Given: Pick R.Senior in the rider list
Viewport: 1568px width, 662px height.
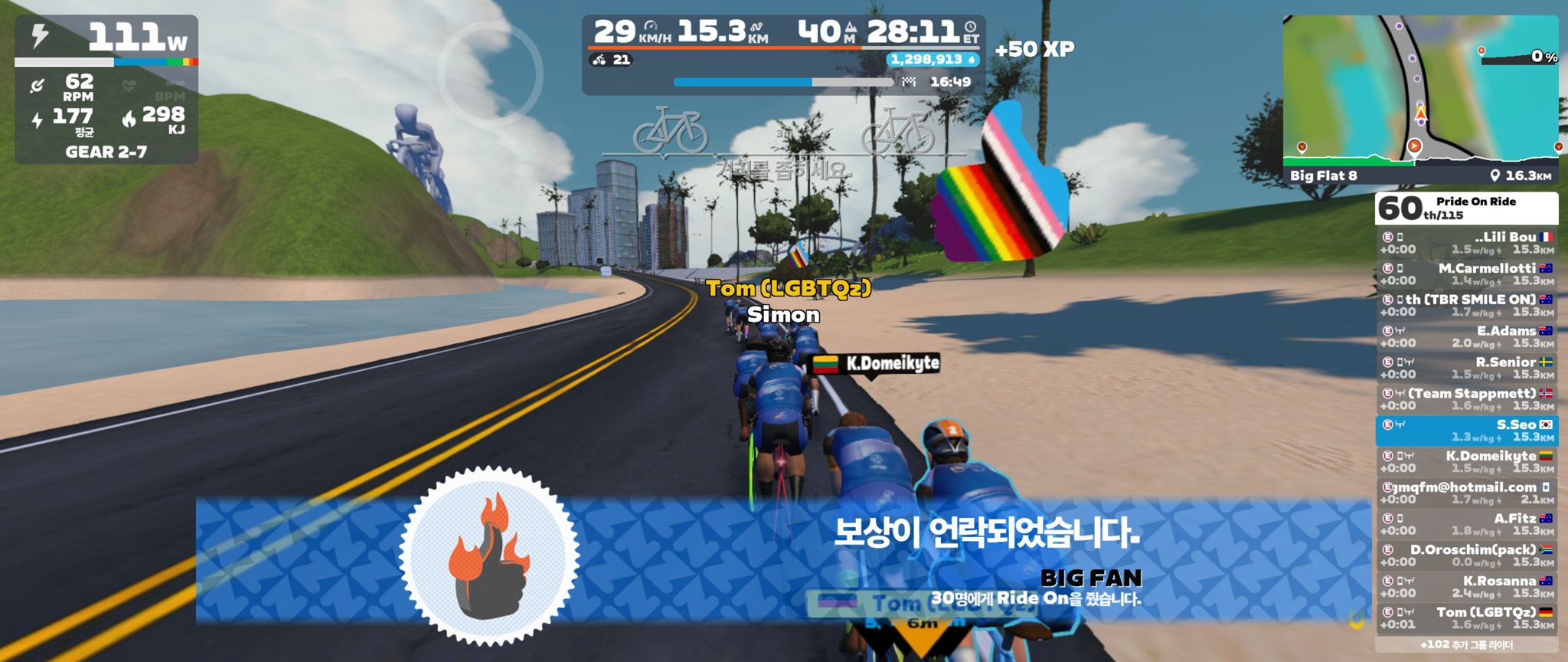Looking at the screenshot, I should (1466, 369).
